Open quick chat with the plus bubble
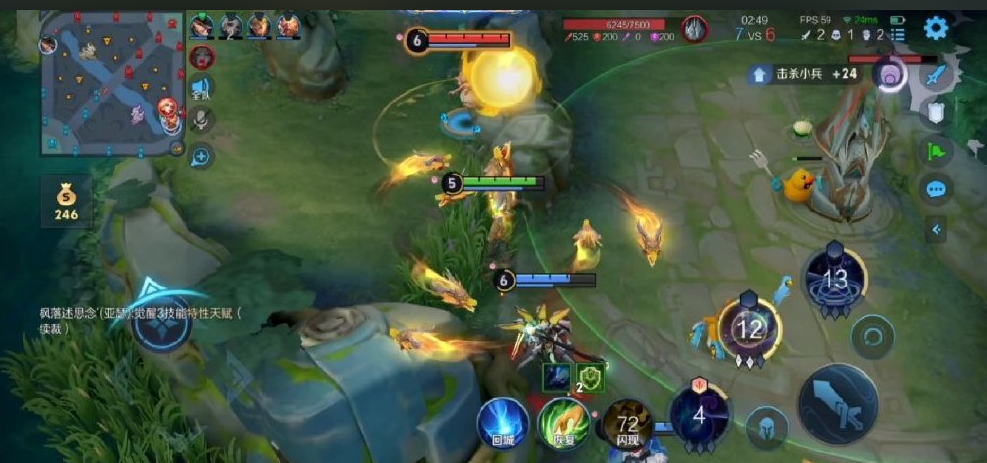Image resolution: width=987 pixels, height=463 pixels. click(x=201, y=155)
